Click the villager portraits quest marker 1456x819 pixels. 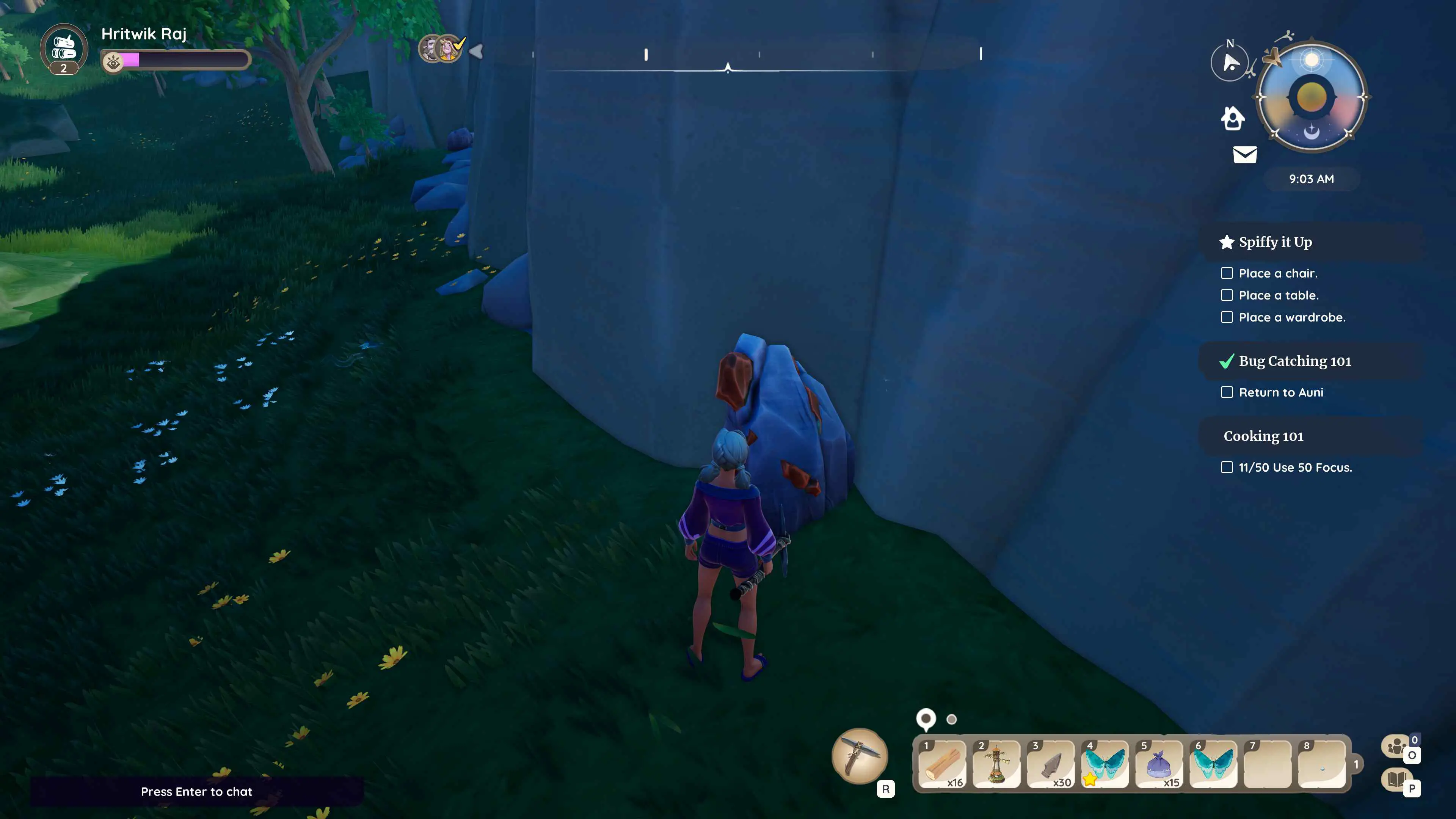pos(441,49)
